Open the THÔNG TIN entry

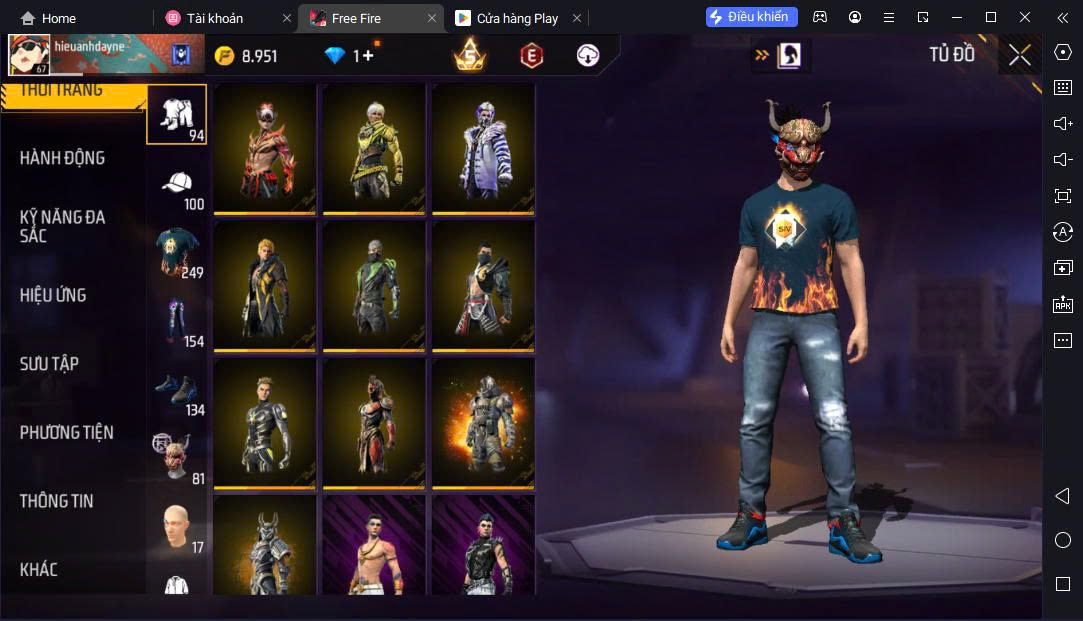(x=57, y=501)
